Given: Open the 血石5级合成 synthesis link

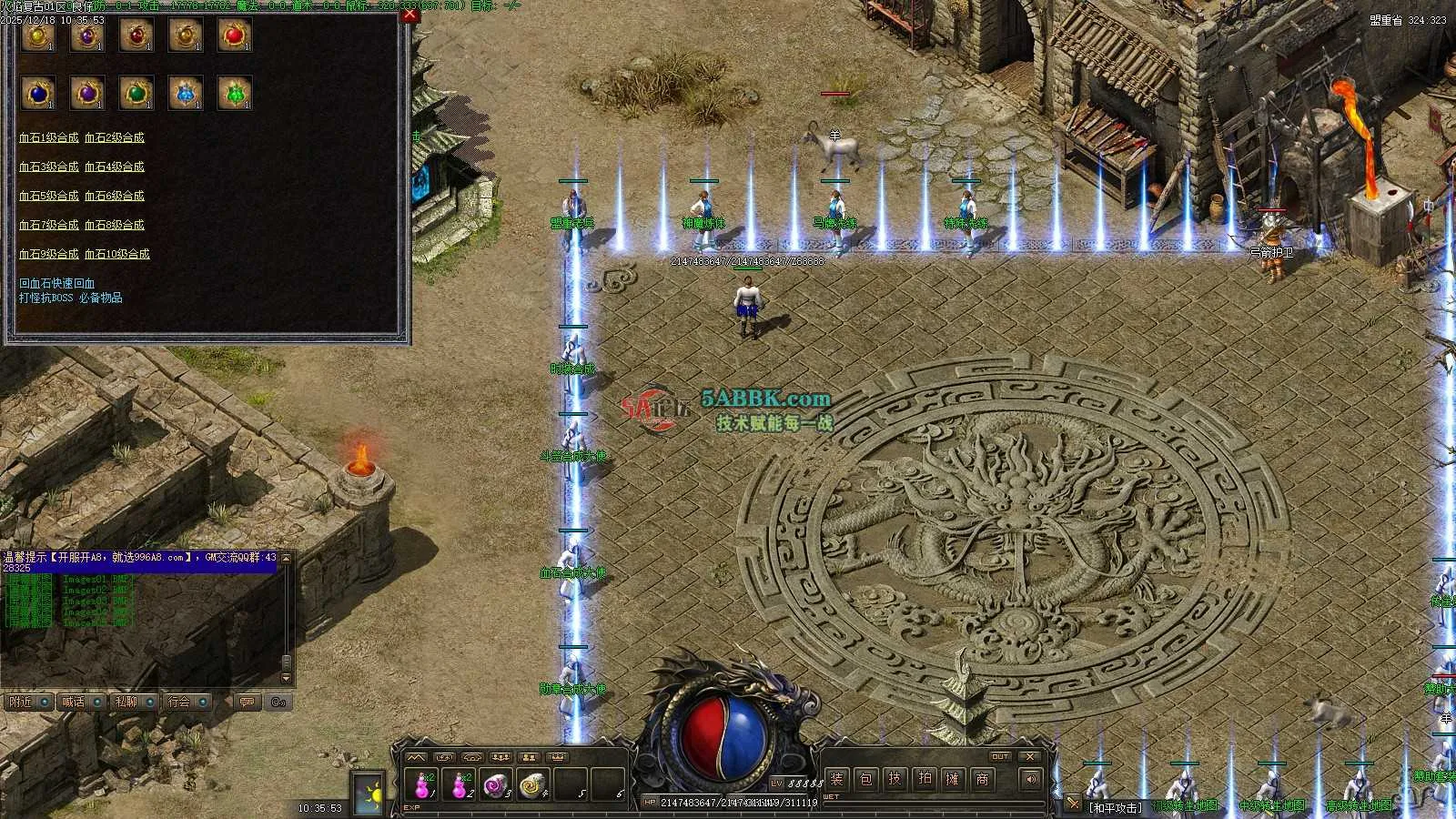Looking at the screenshot, I should tap(48, 197).
